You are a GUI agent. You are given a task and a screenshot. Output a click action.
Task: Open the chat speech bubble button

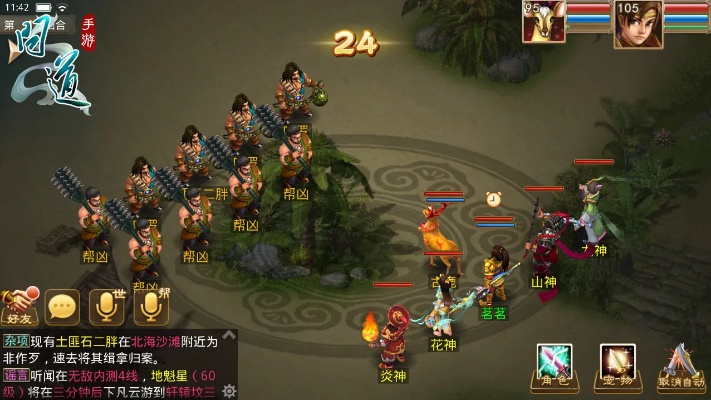63,306
